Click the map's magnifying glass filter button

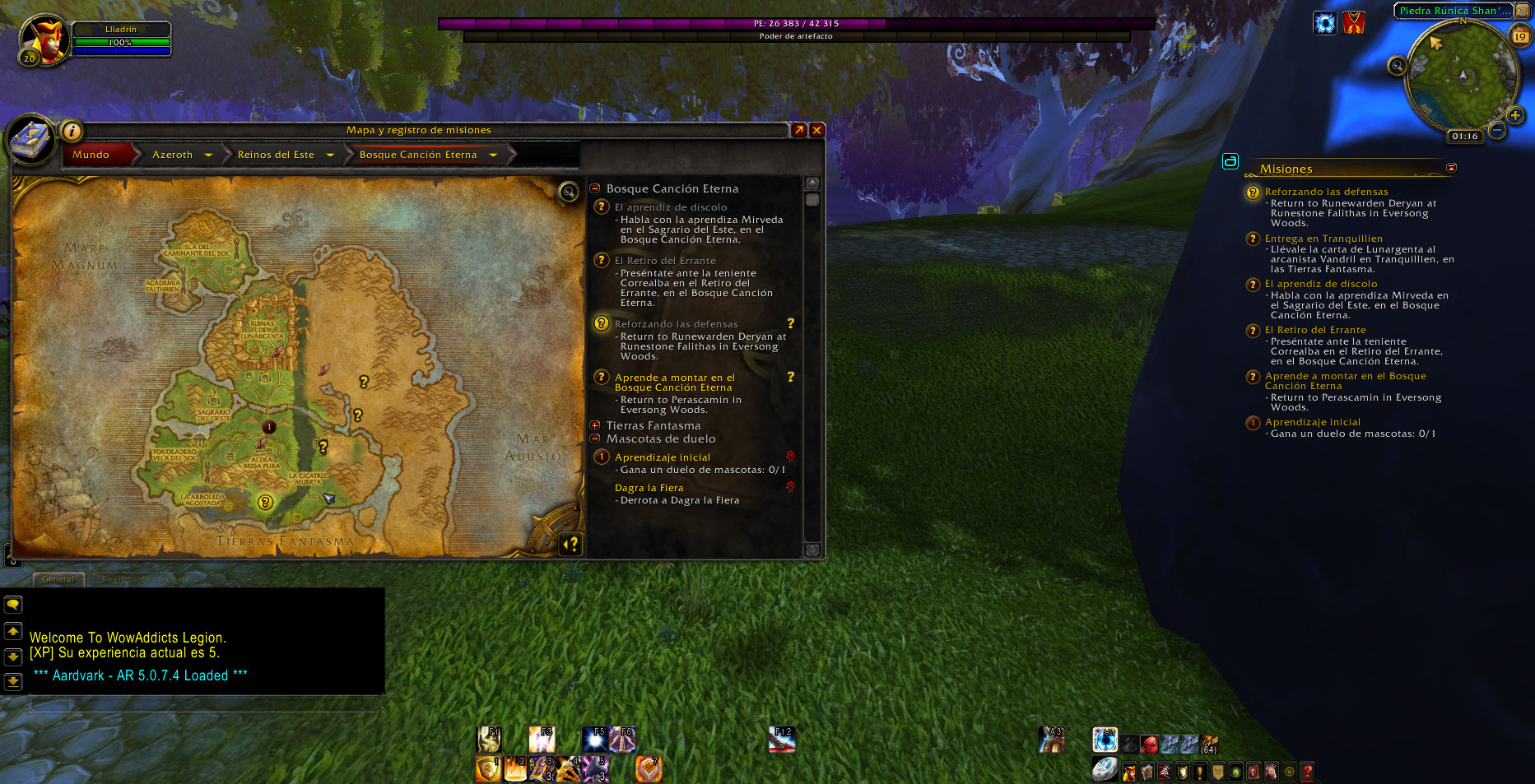click(568, 193)
